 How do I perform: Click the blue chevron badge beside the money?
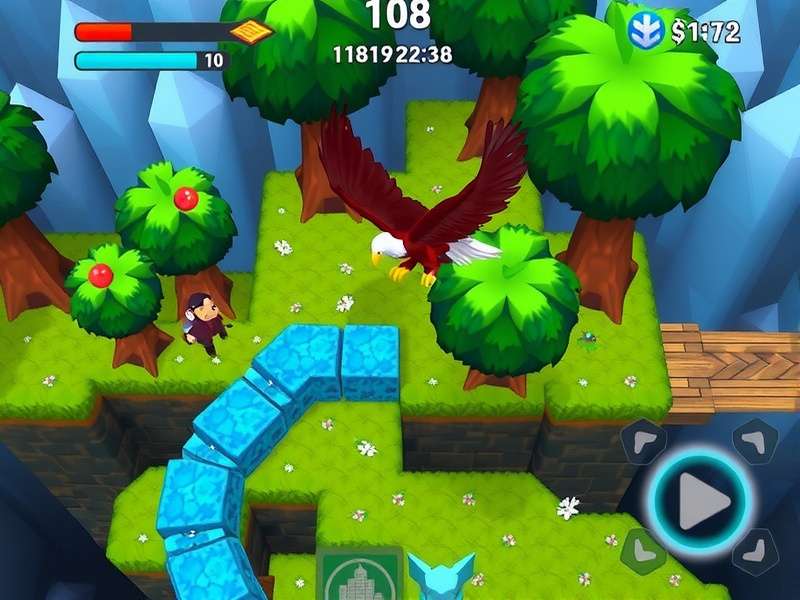[x=647, y=31]
